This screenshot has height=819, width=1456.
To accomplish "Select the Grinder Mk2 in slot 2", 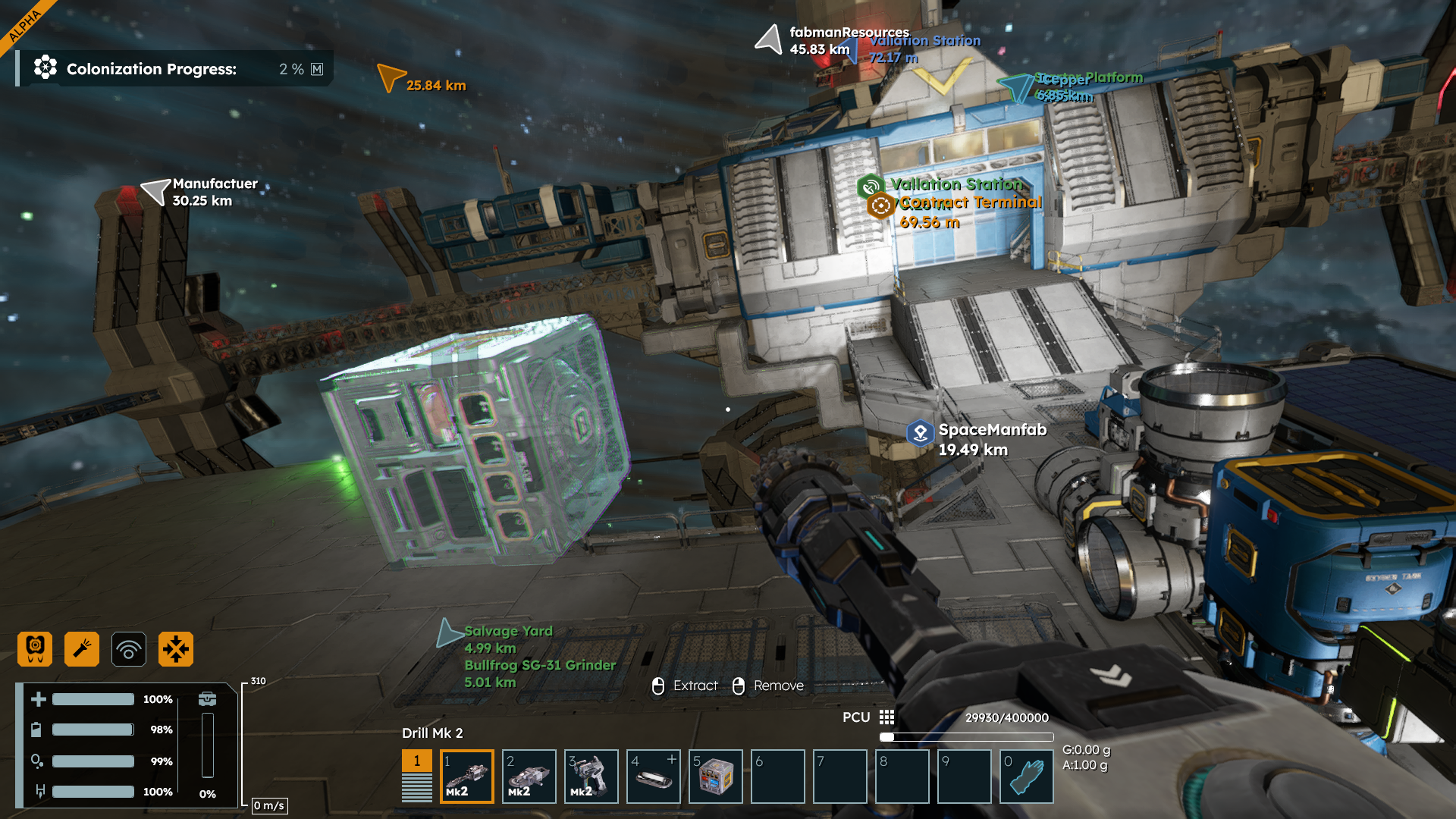I will click(529, 777).
